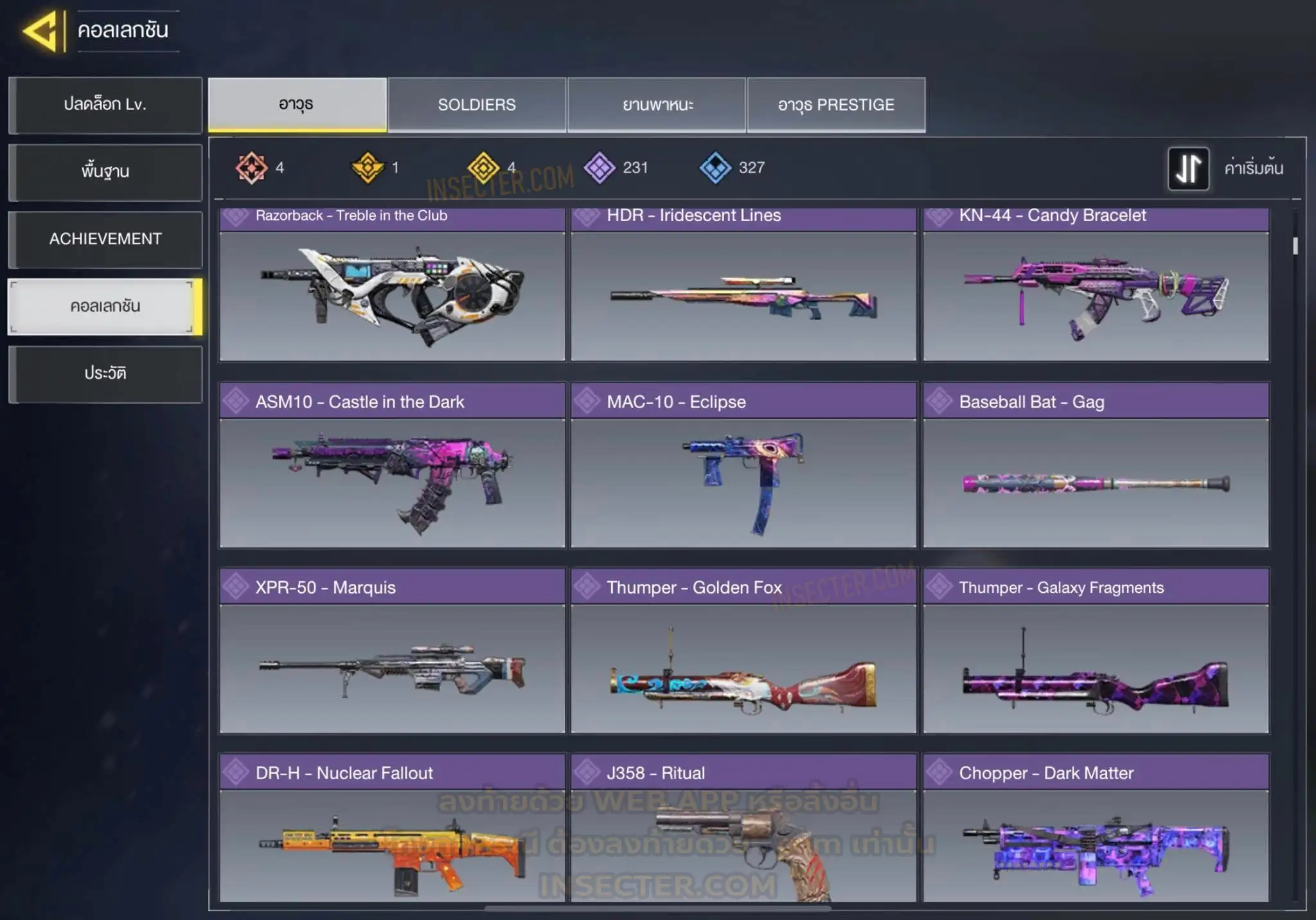The image size is (1316, 920).
Task: Switch to the SOLDIERS tab
Action: (x=477, y=105)
